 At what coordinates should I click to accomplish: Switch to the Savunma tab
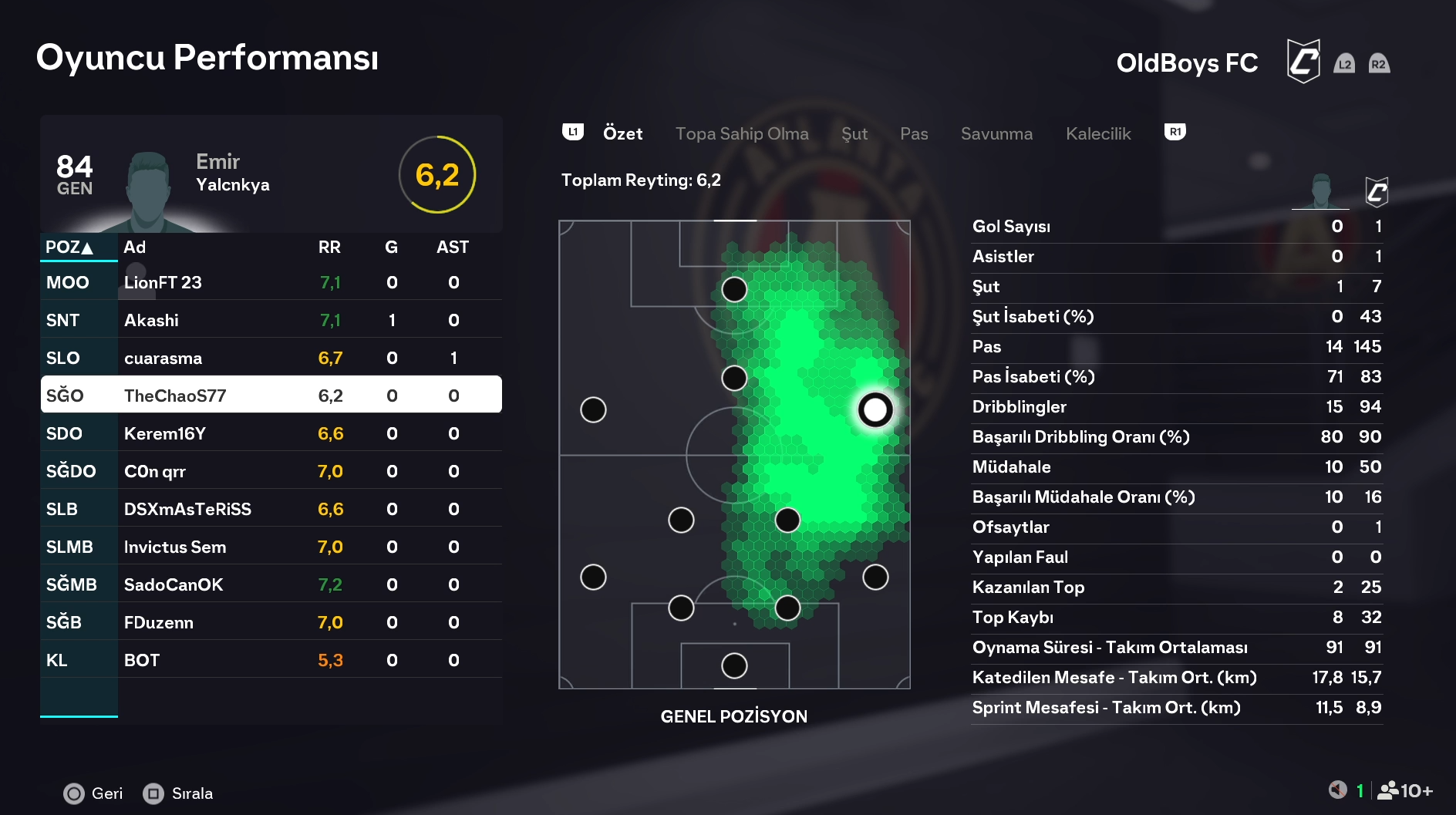click(x=996, y=133)
